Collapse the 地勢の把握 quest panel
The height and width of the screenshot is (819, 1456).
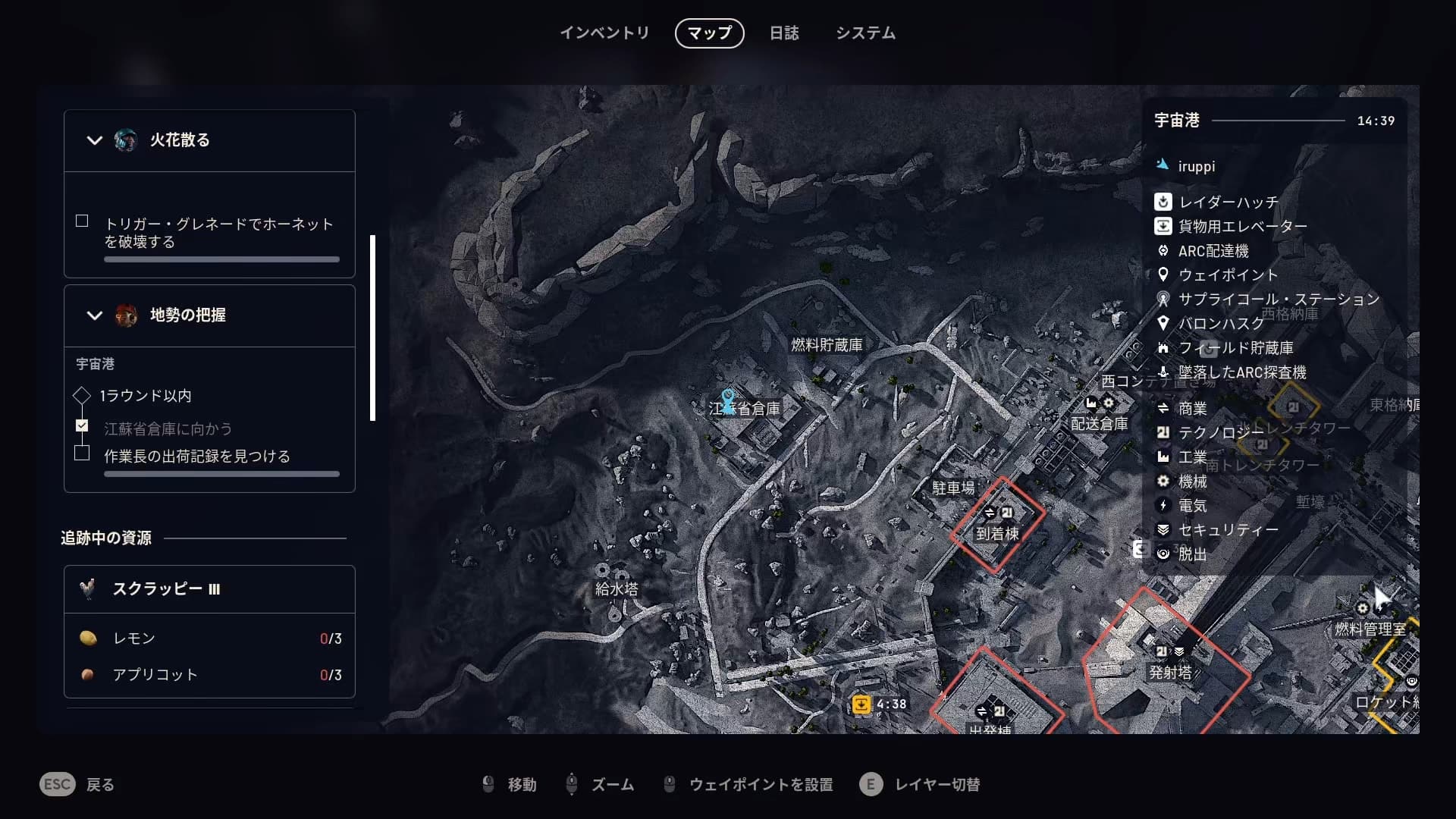(95, 315)
